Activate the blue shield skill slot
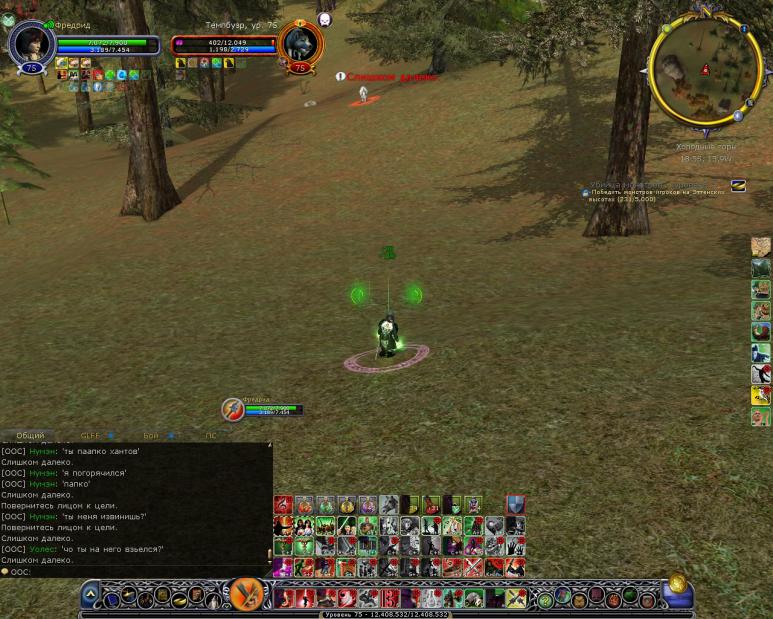The height and width of the screenshot is (619, 773). click(x=515, y=505)
